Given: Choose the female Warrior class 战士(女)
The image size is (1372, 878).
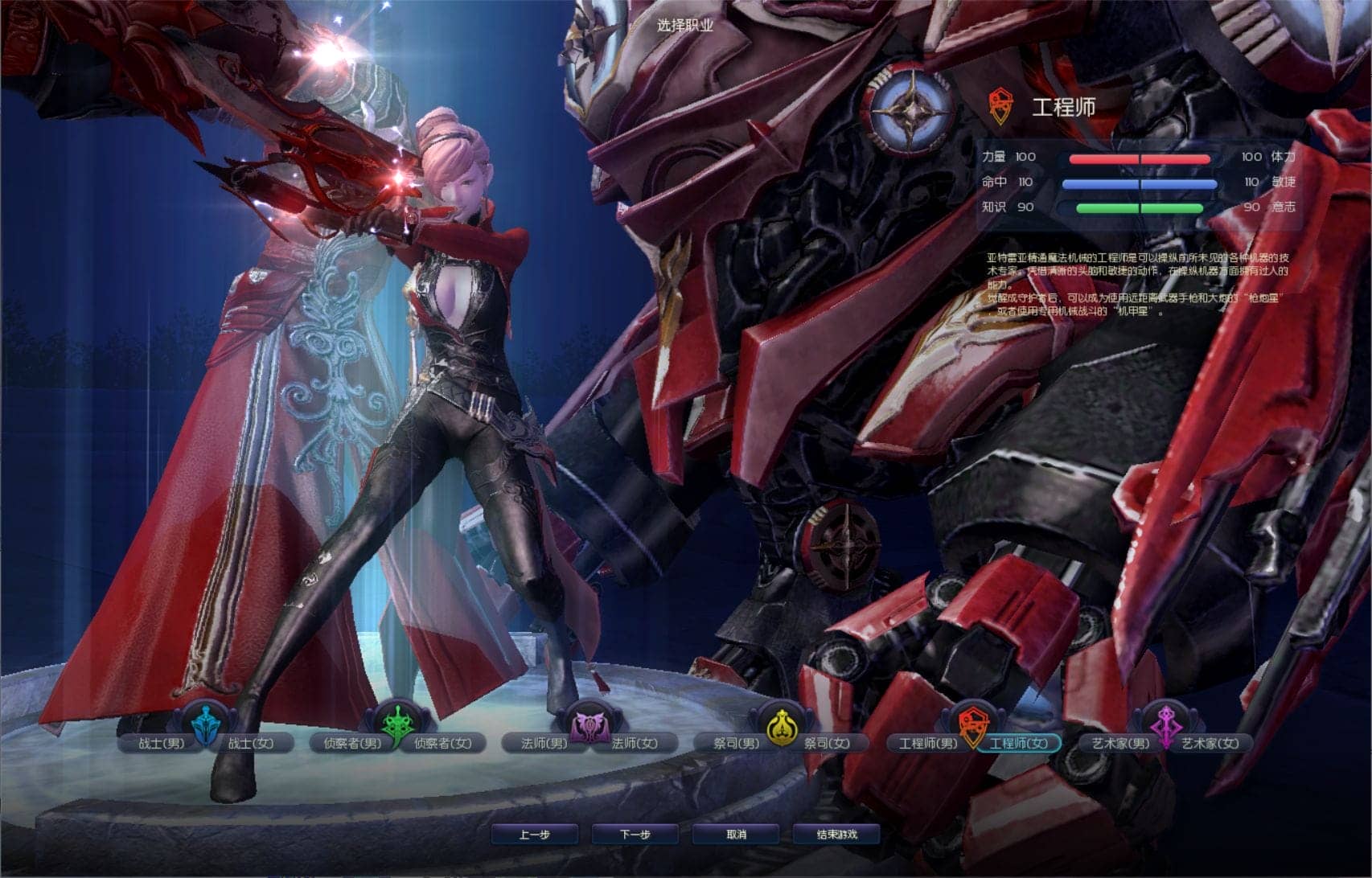Looking at the screenshot, I should tap(251, 744).
